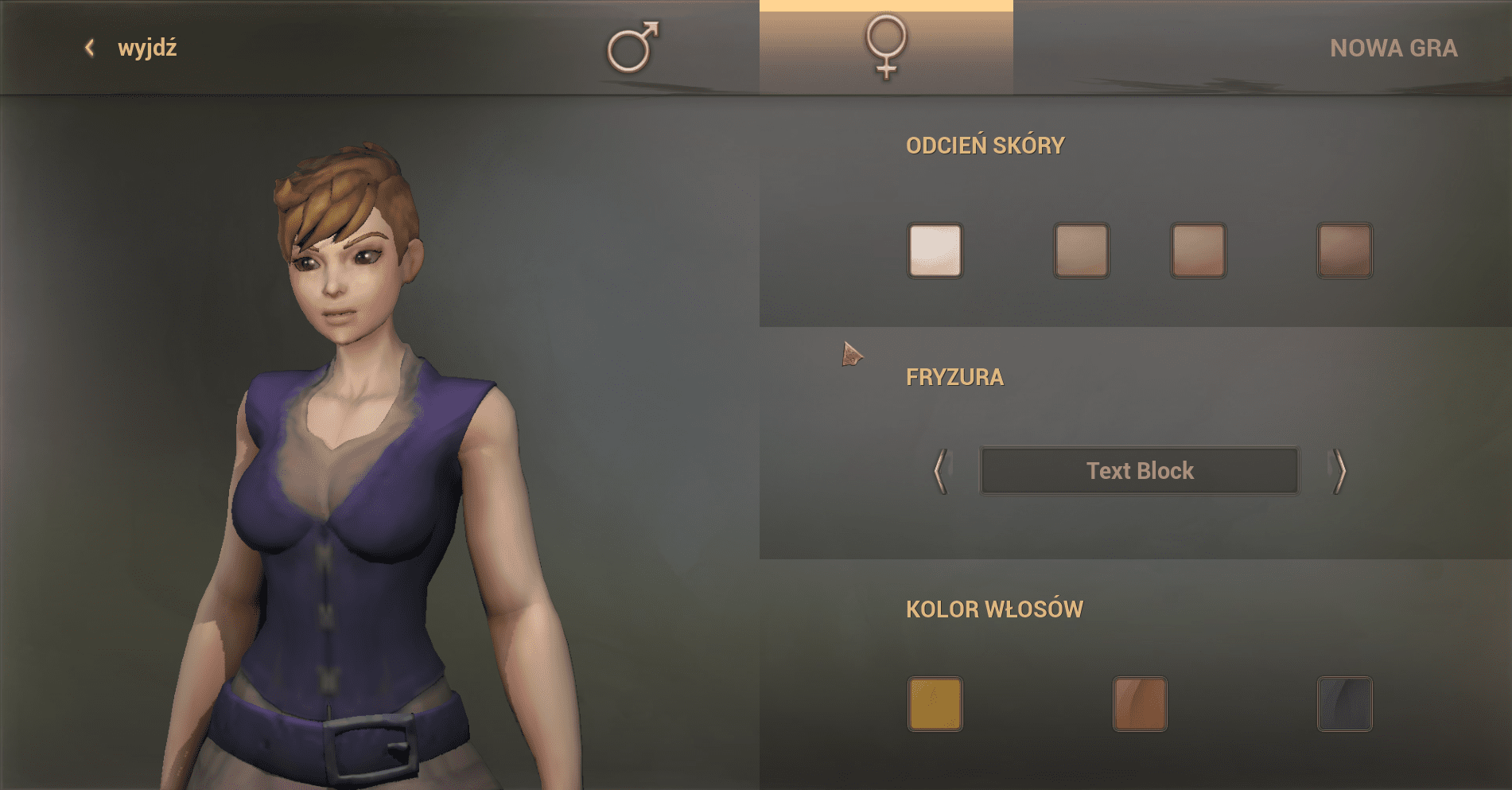1512x790 pixels.
Task: Choose the auburn brown hair color swatch
Action: pyautogui.click(x=1140, y=704)
